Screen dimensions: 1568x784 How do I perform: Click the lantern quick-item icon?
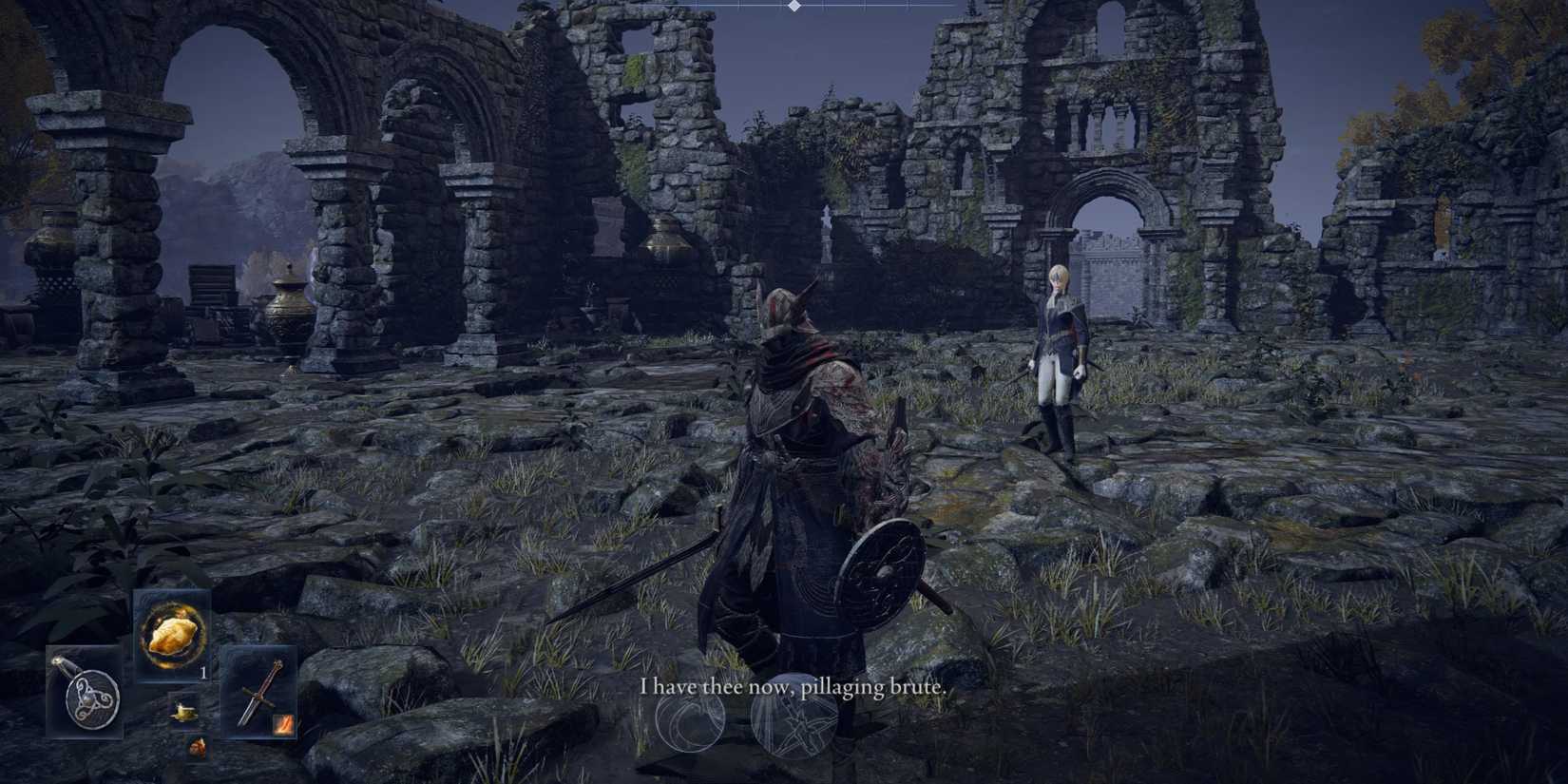pyautogui.click(x=185, y=711)
